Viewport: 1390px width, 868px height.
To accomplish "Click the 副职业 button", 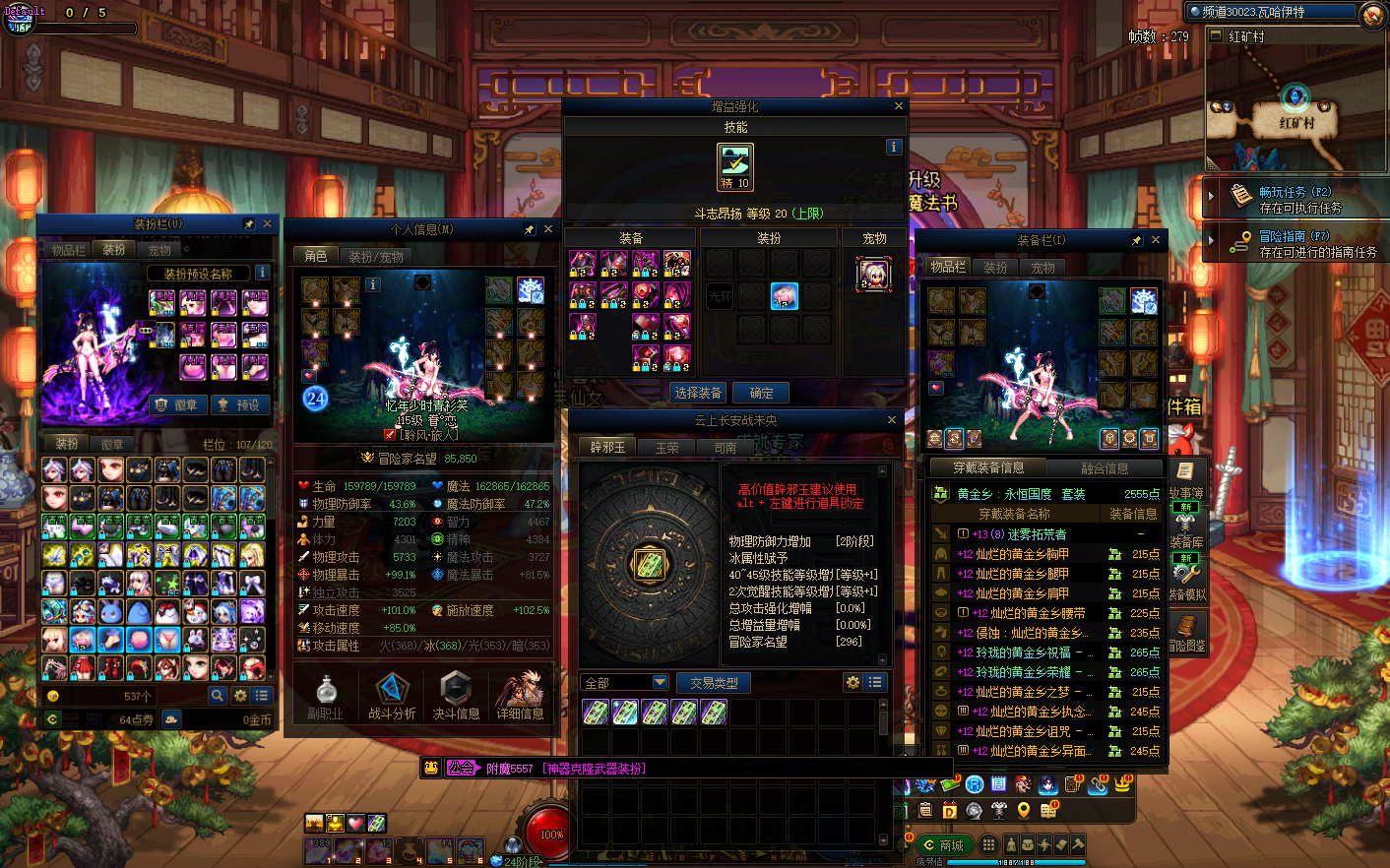I will tap(325, 696).
